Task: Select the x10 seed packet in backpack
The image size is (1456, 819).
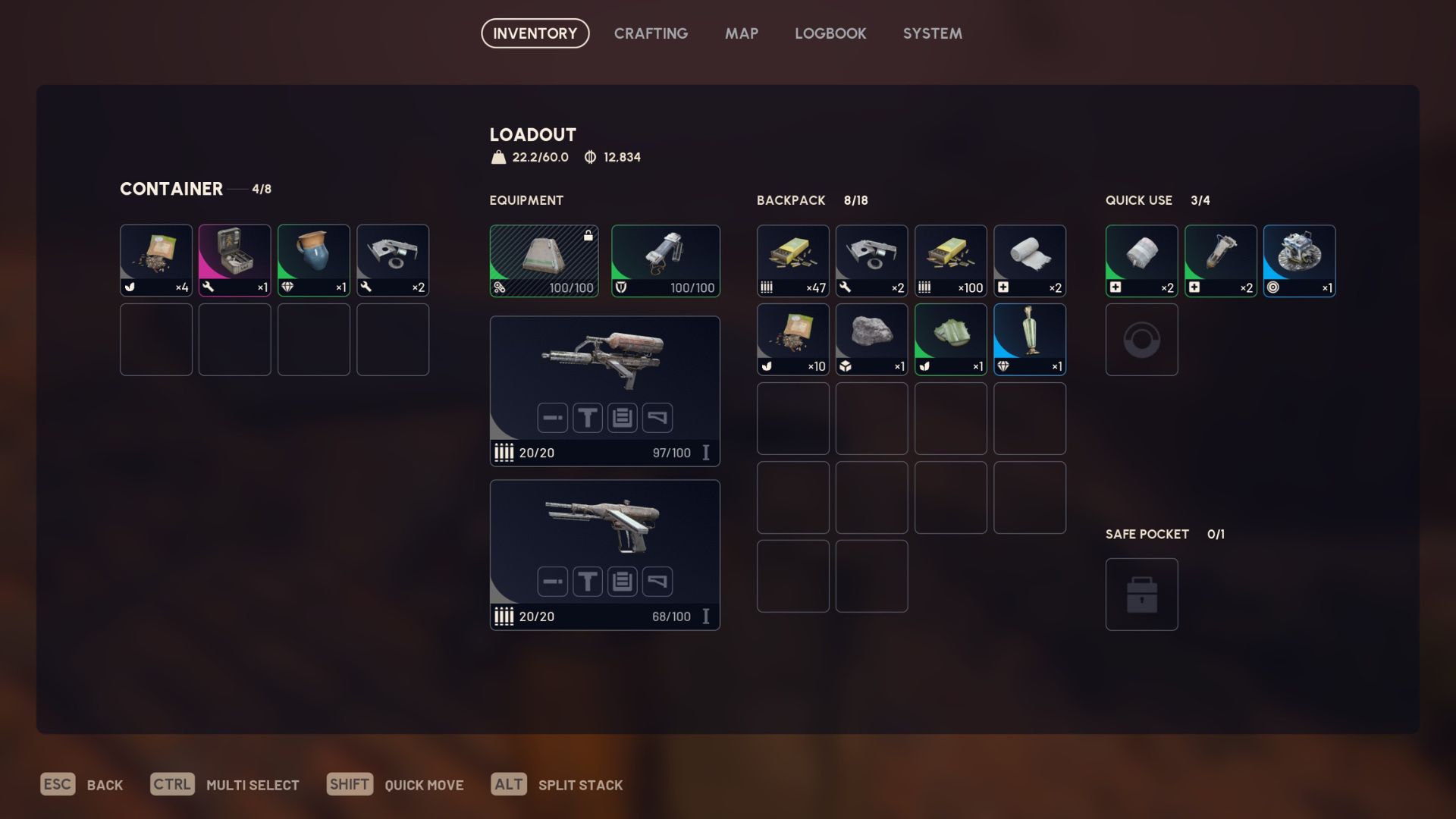Action: pyautogui.click(x=792, y=339)
